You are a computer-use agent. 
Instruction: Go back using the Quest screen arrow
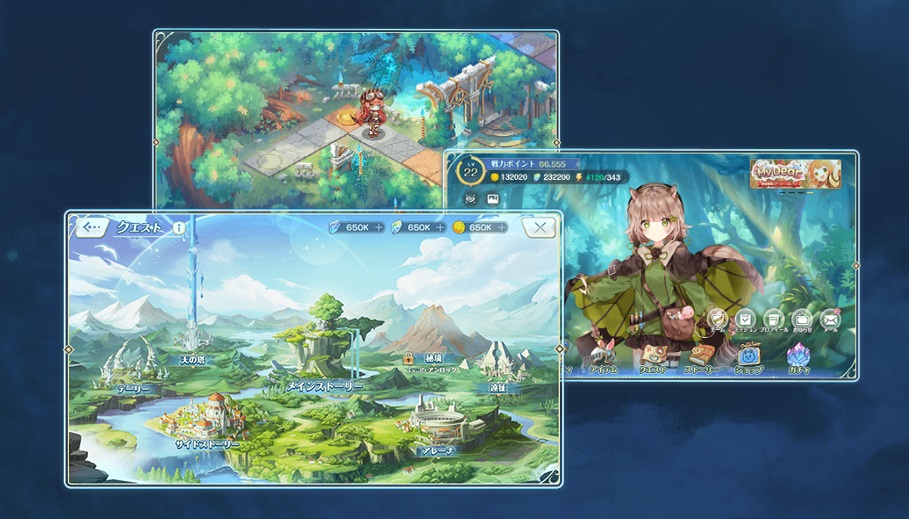(92, 228)
